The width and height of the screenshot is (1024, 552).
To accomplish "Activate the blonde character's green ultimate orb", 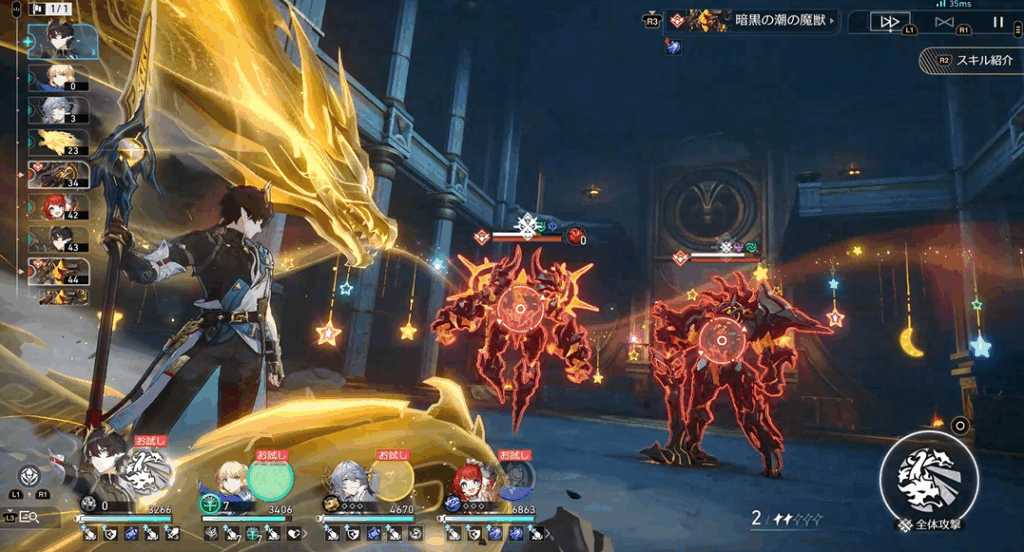I will [270, 478].
